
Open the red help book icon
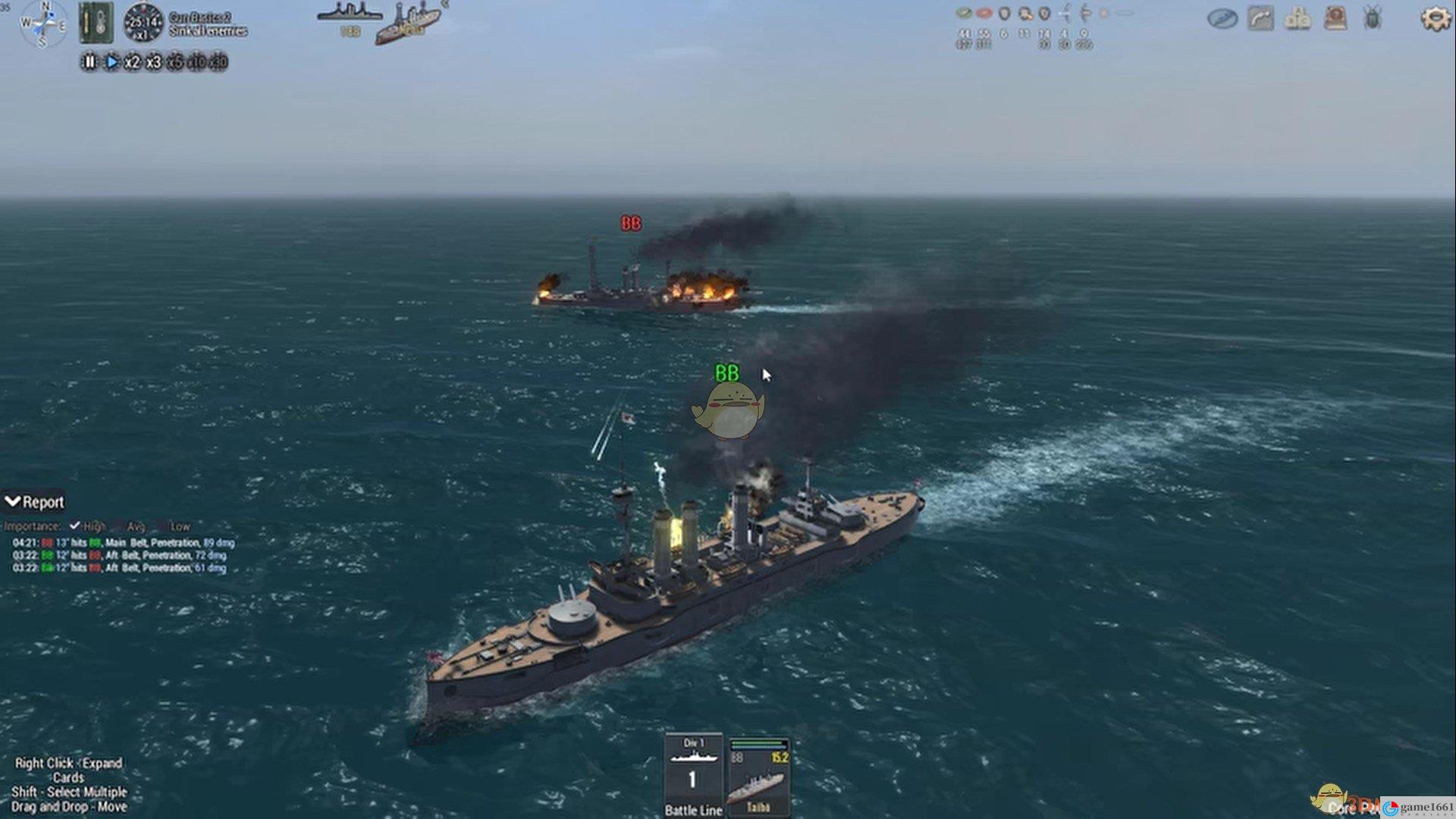click(x=1335, y=18)
